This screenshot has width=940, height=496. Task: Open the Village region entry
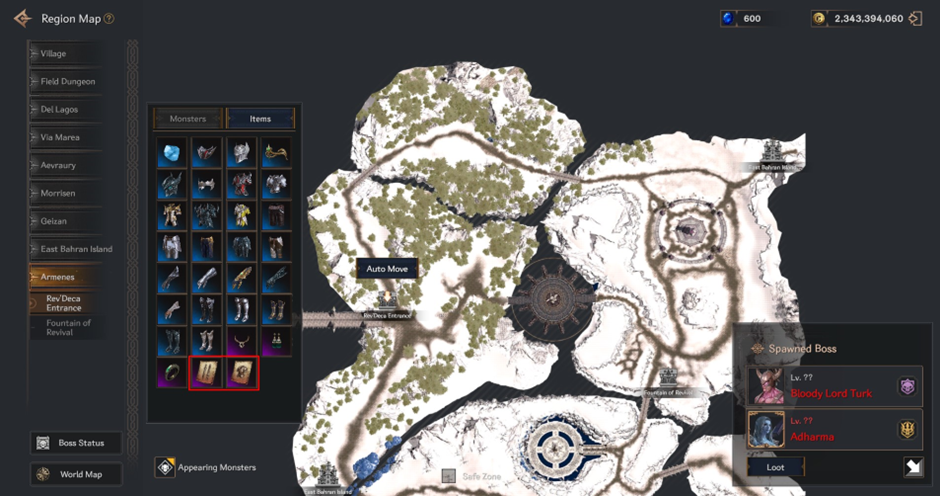pos(68,53)
